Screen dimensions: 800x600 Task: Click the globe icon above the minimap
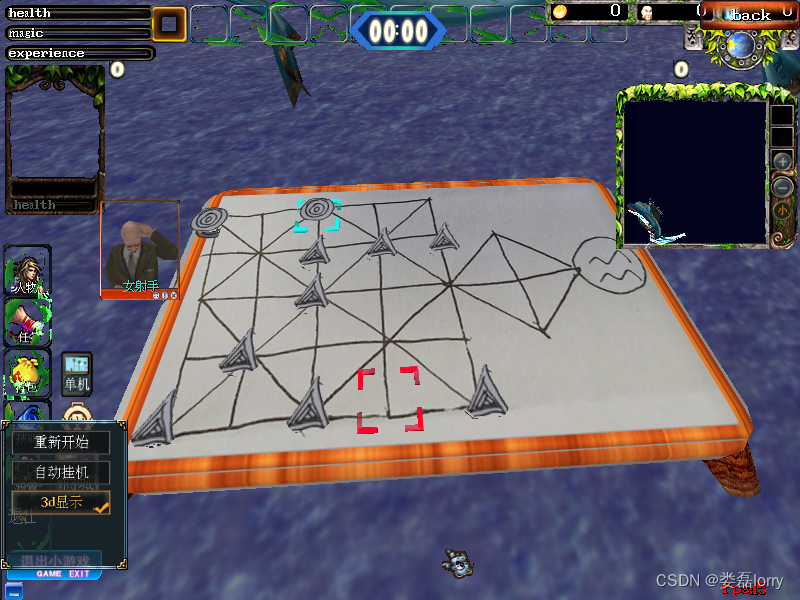(742, 45)
